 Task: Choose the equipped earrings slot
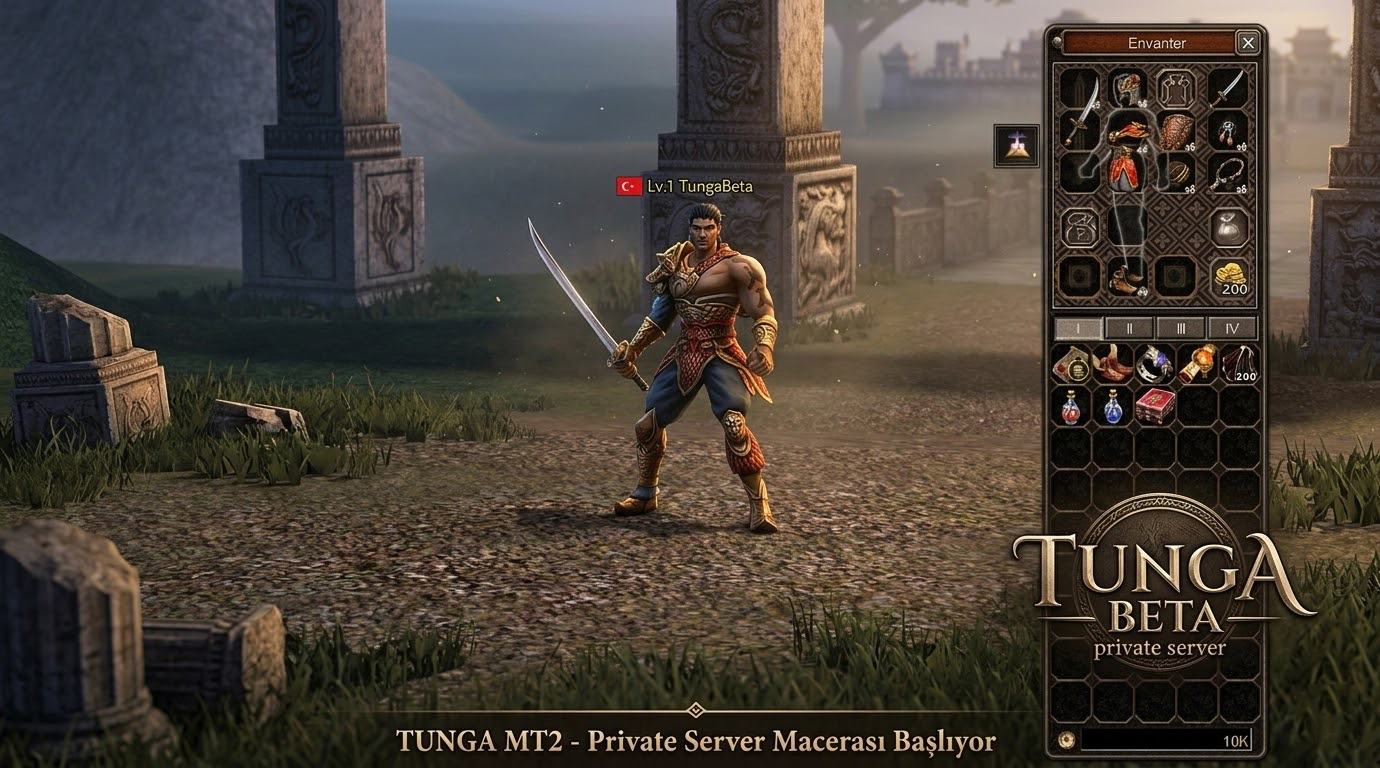point(1227,131)
